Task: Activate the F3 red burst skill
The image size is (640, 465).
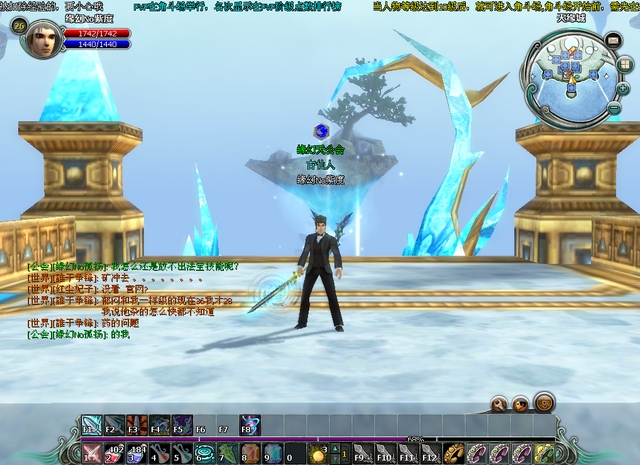Action: coord(137,424)
